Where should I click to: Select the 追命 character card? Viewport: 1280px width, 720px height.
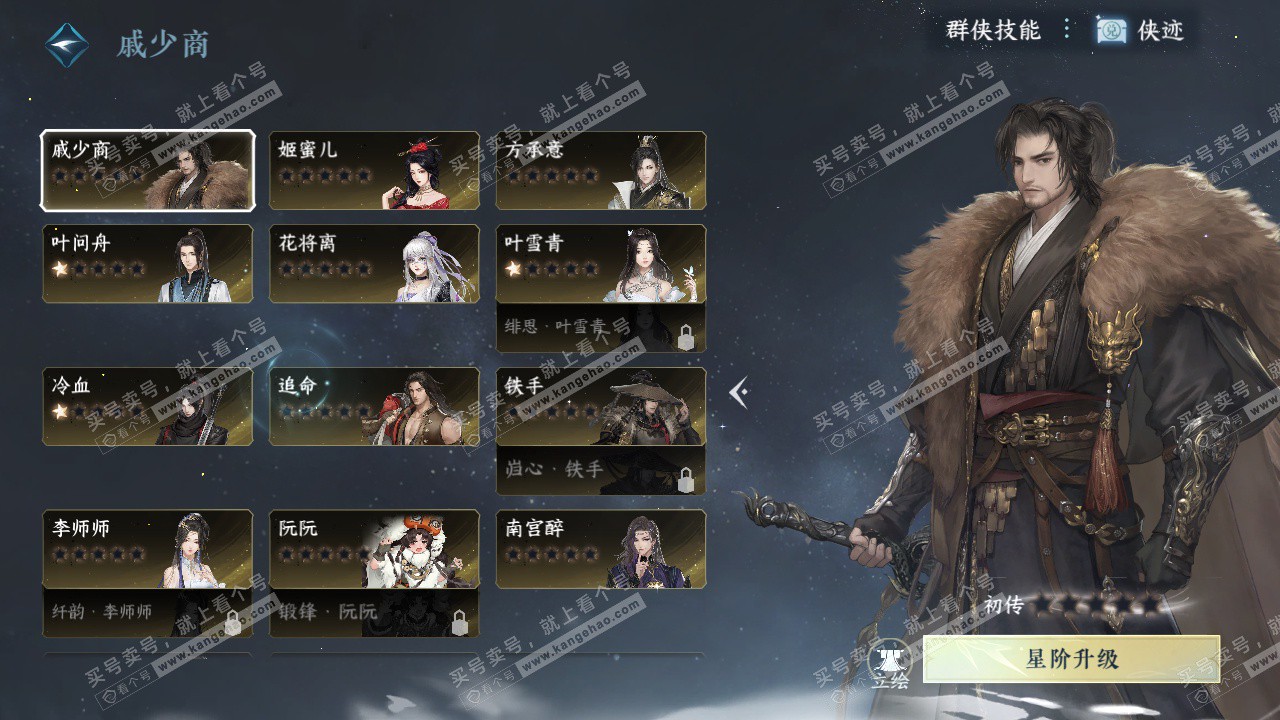(374, 407)
